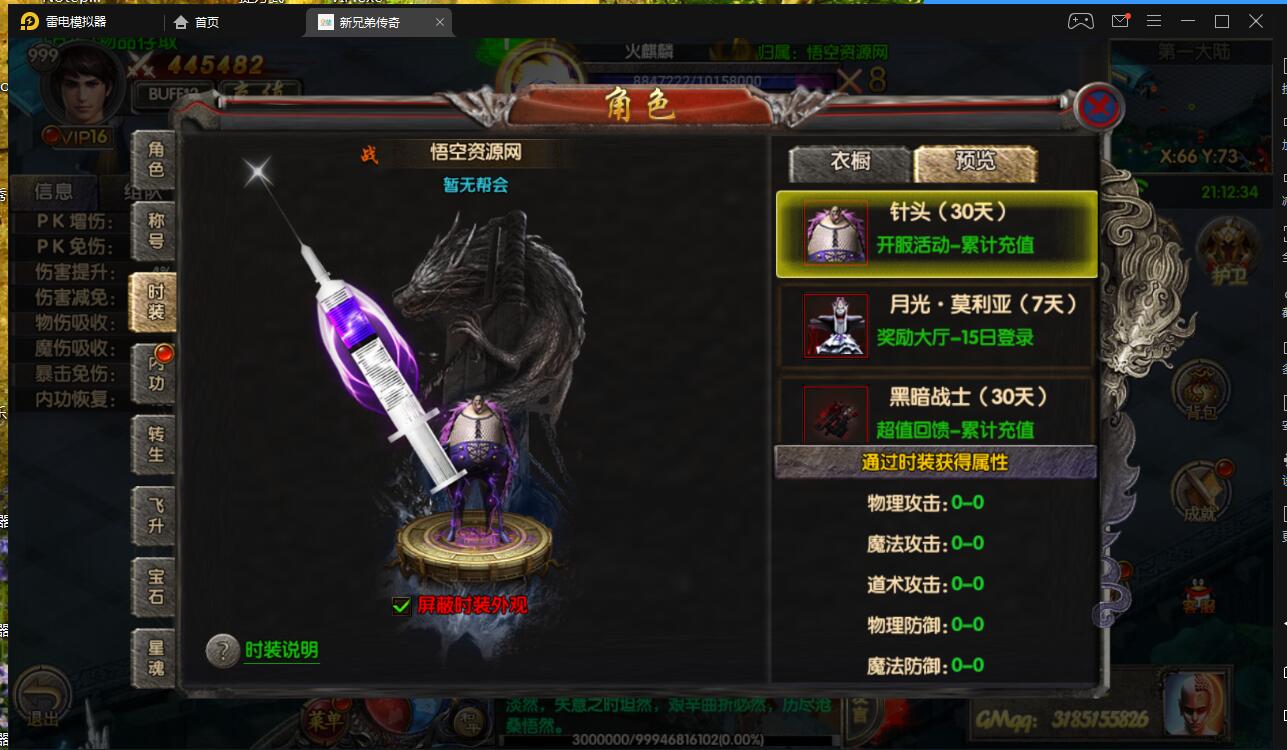Open the 成就 achievements icon
This screenshot has height=750, width=1287.
pos(1200,492)
